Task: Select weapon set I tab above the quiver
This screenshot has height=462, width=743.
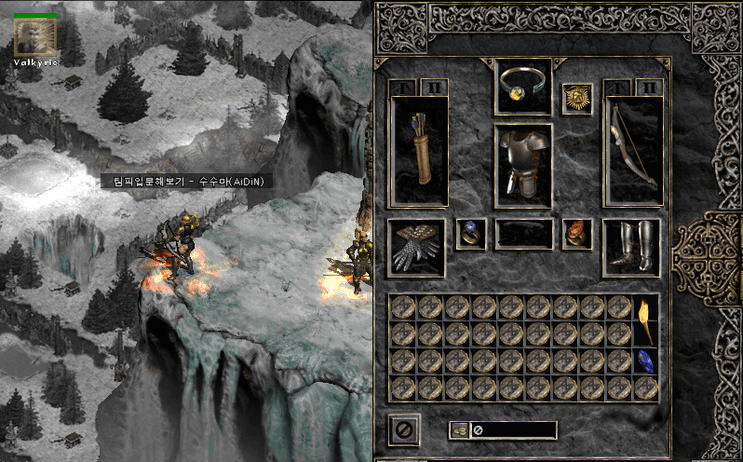Action: pyautogui.click(x=402, y=88)
